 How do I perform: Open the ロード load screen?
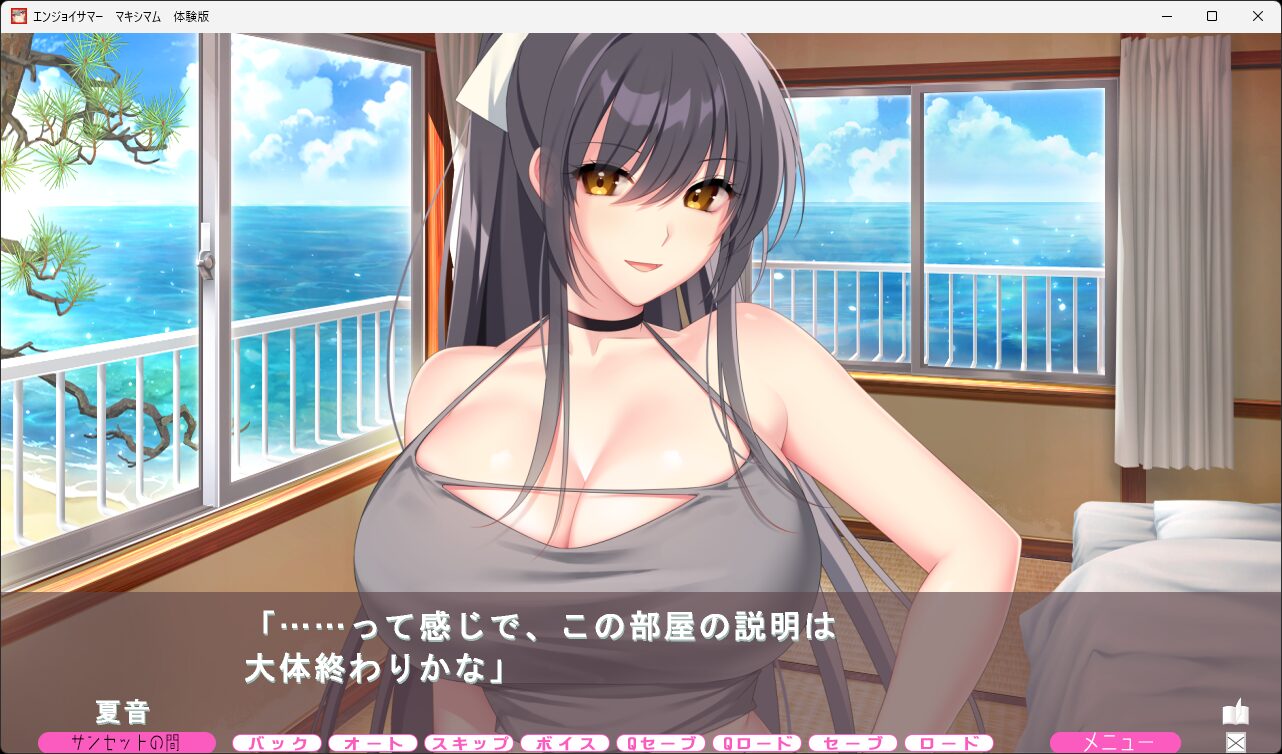[x=949, y=743]
